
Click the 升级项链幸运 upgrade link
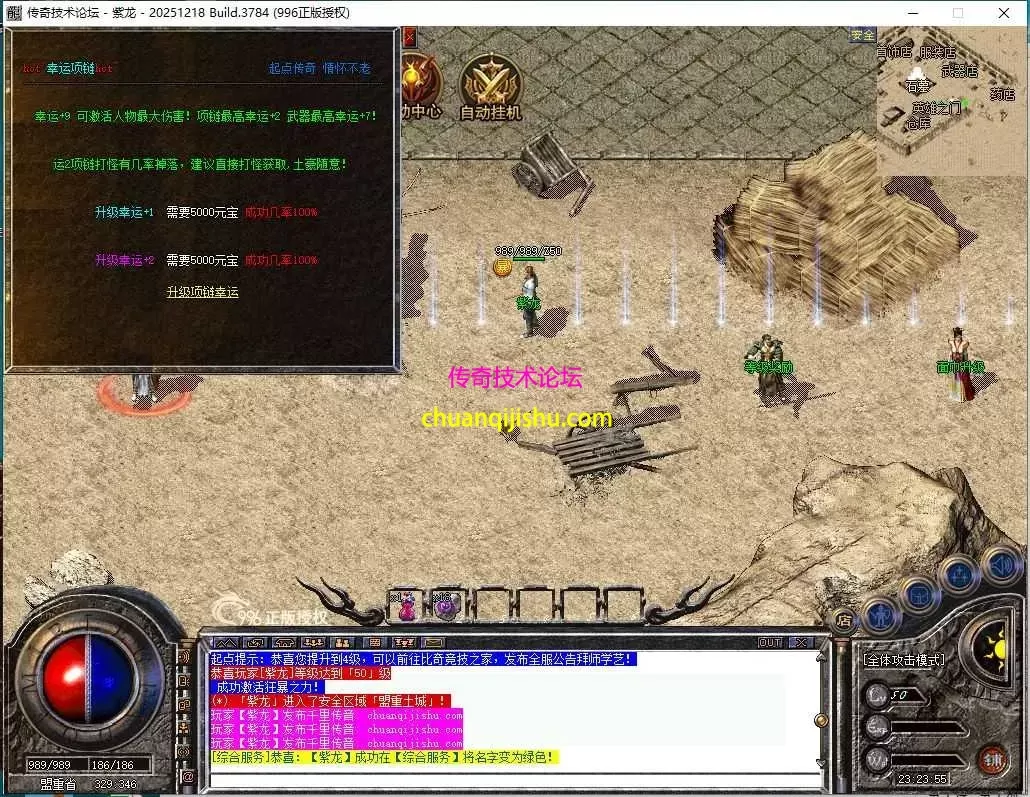pos(202,292)
